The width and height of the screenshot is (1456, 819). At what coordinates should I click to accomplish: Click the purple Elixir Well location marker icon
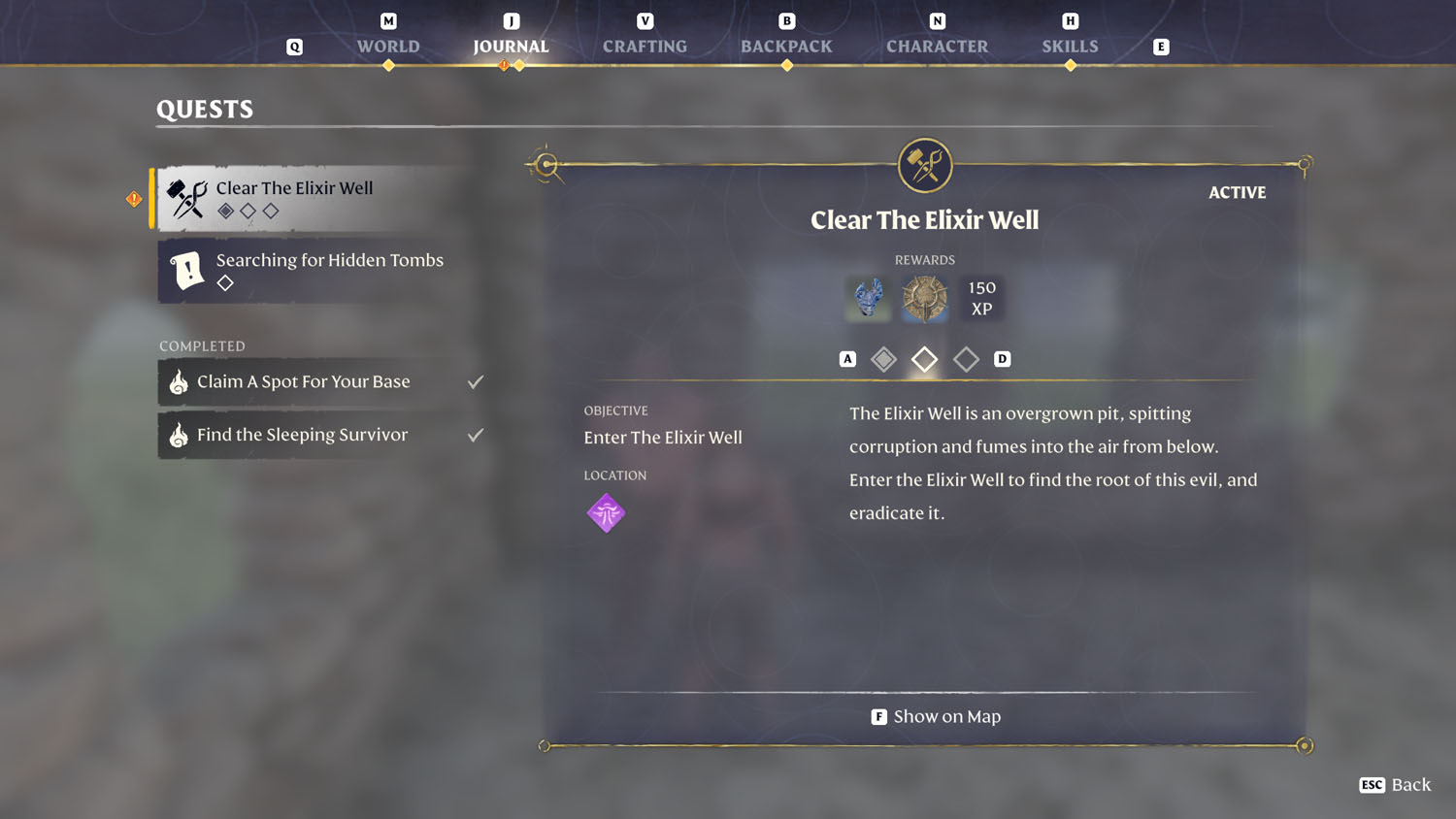click(607, 512)
